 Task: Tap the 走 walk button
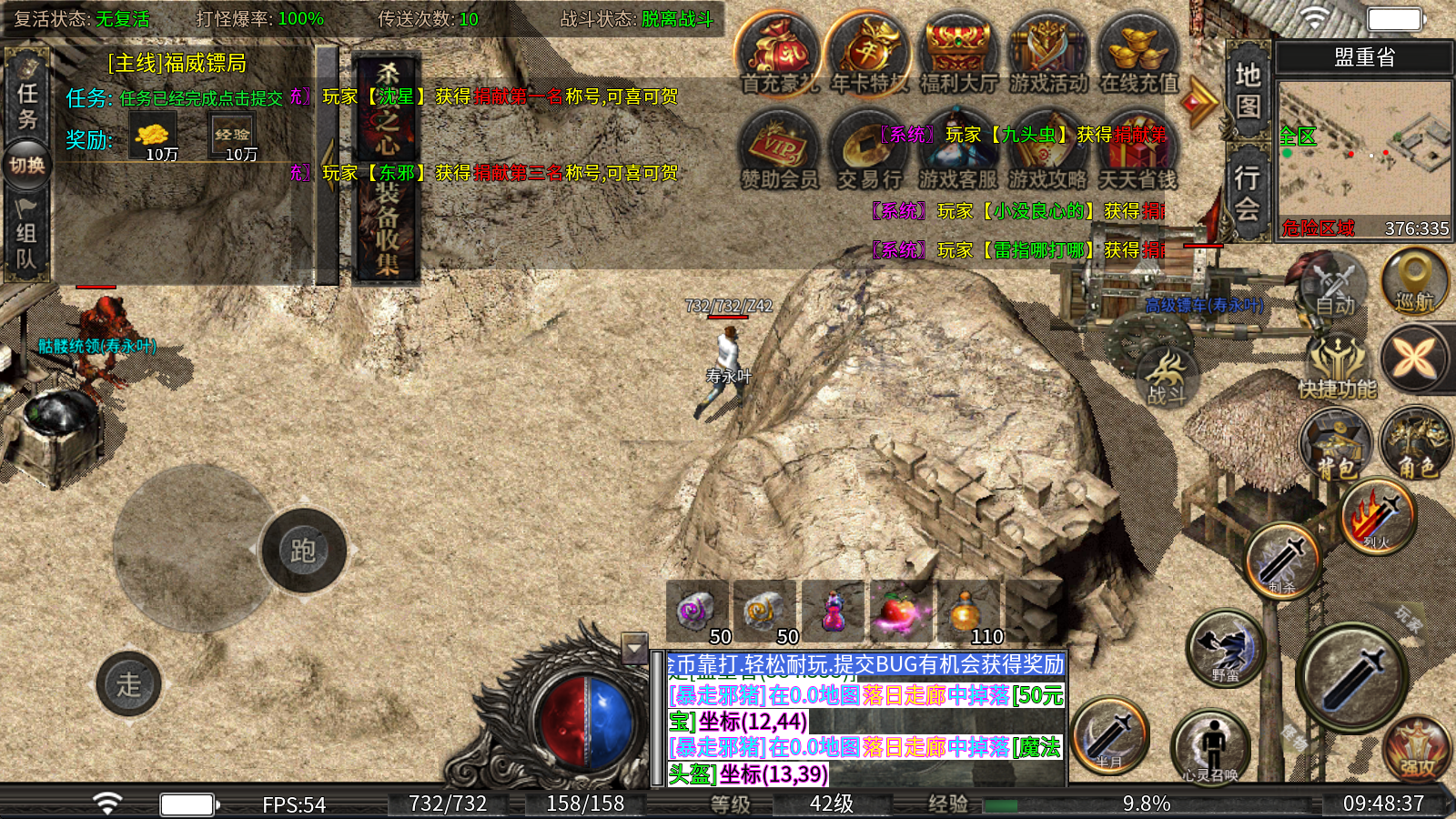click(x=128, y=684)
